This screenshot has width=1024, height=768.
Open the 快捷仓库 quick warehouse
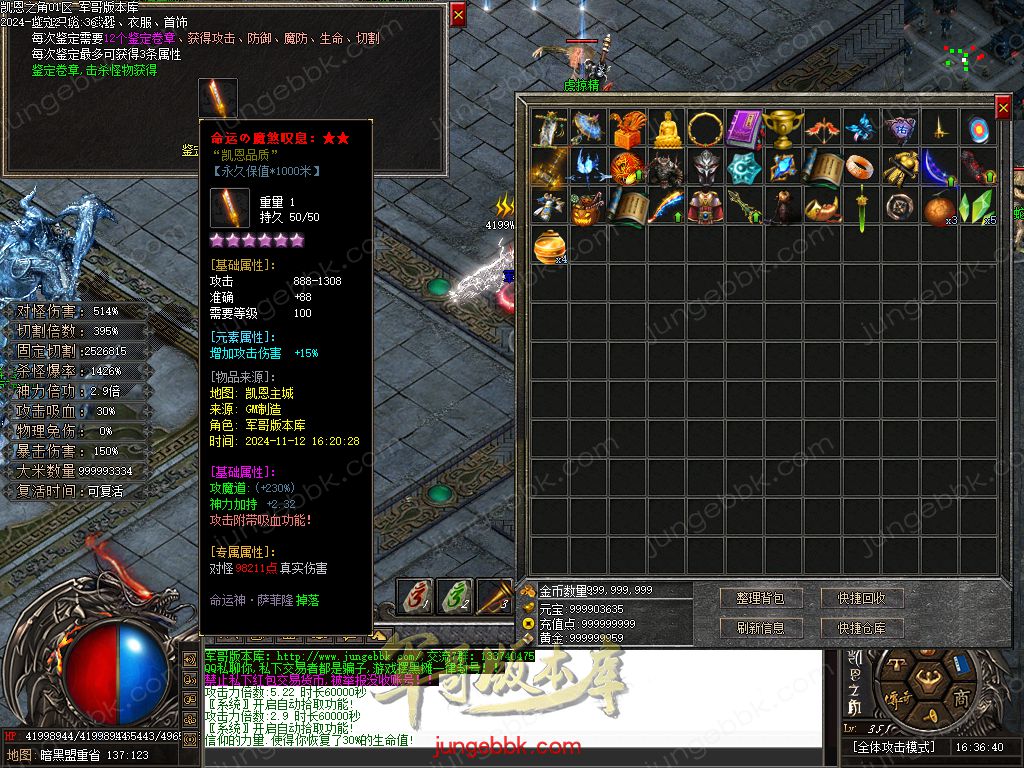(862, 628)
